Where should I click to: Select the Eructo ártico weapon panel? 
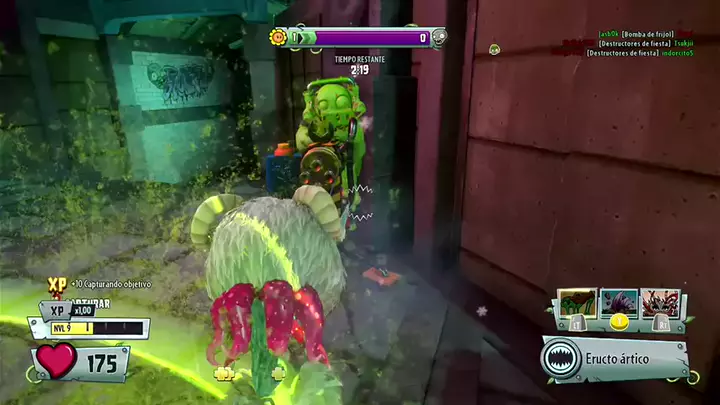coord(615,359)
